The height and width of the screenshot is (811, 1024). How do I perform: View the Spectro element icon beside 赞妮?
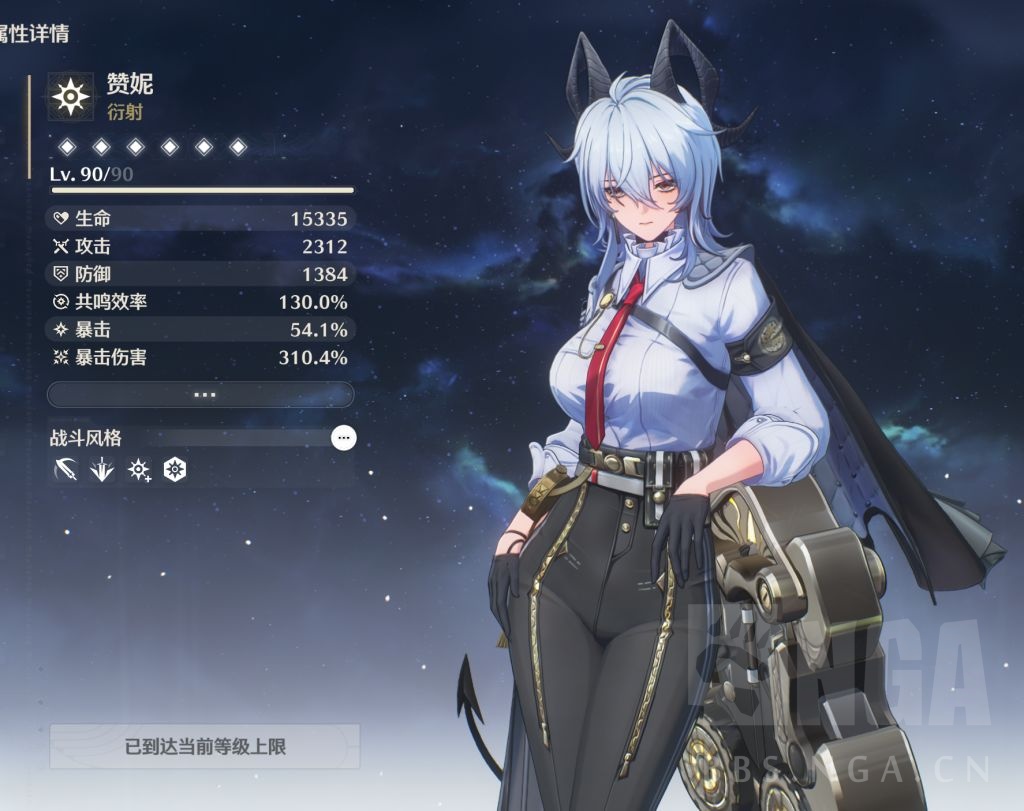tap(71, 95)
